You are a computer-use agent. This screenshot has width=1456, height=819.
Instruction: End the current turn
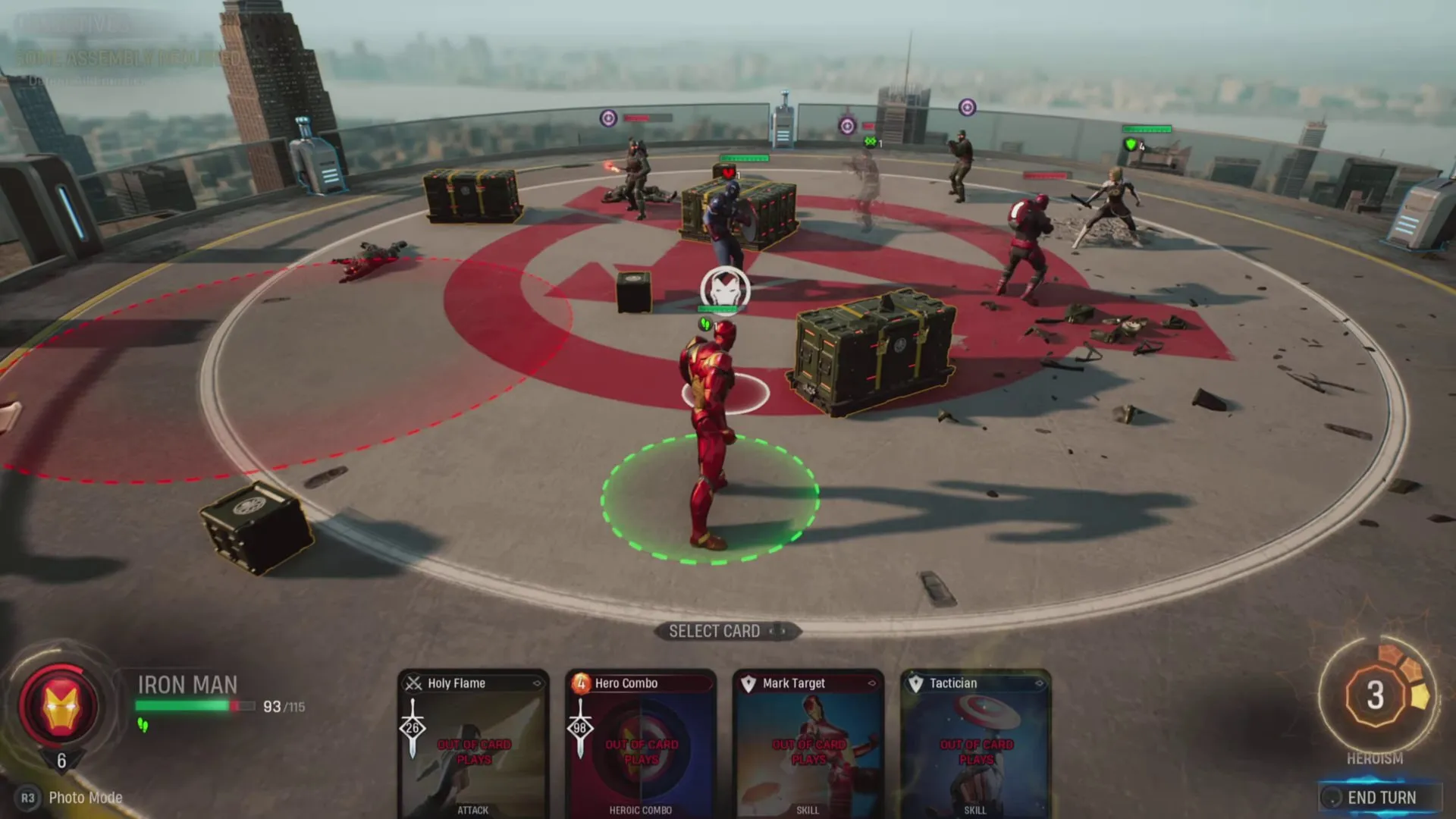[1380, 797]
